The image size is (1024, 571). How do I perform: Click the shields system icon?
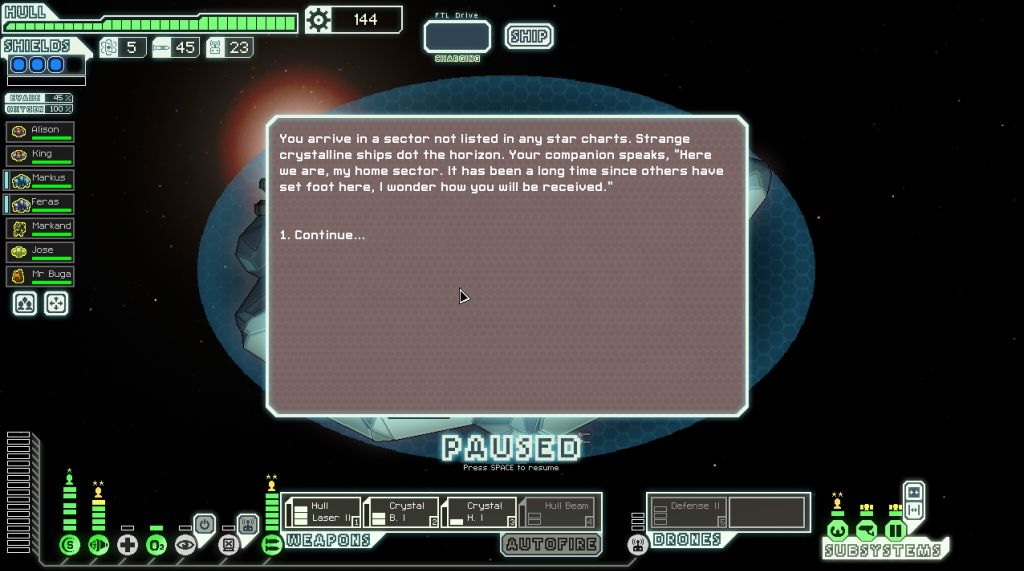pyautogui.click(x=69, y=545)
